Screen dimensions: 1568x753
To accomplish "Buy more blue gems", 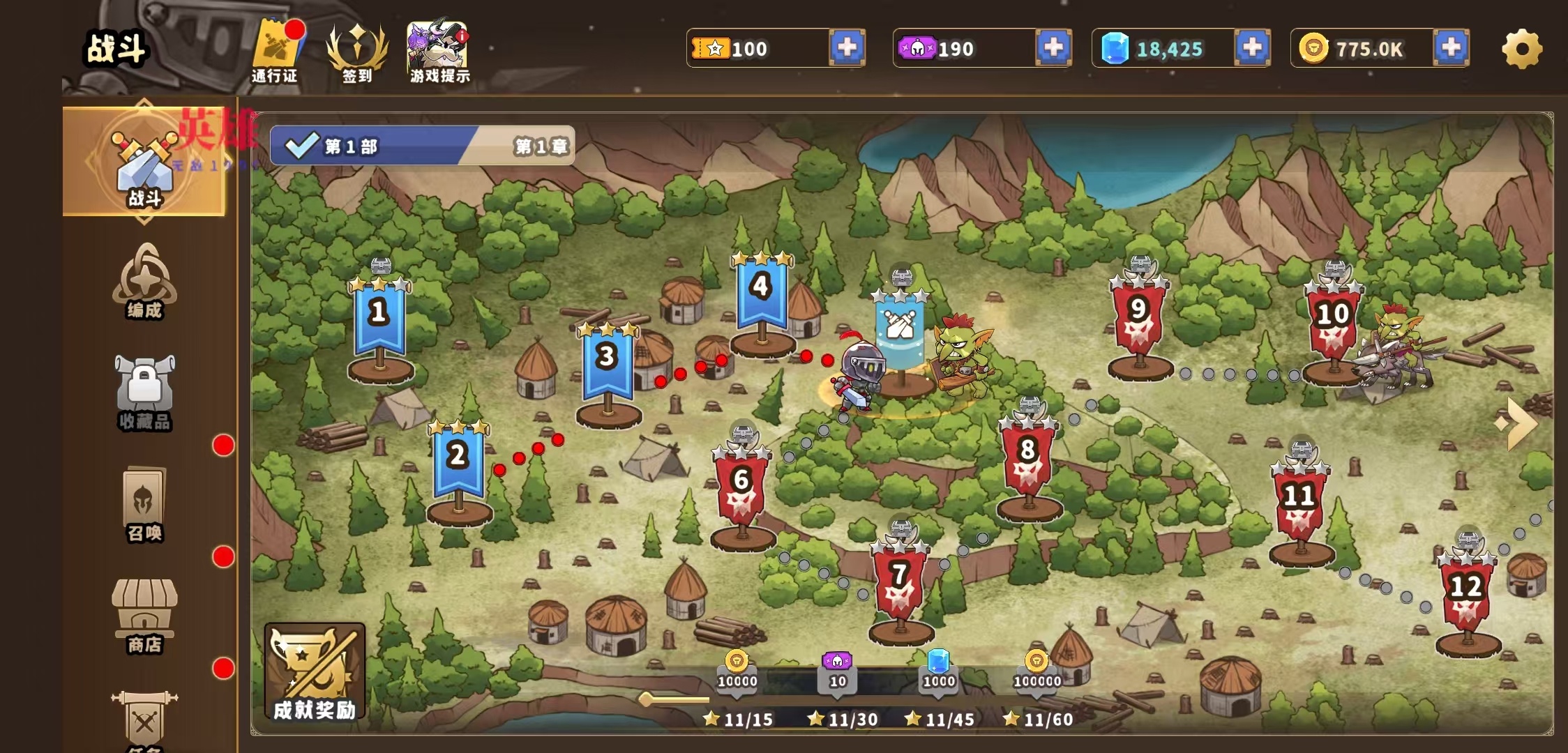I will coord(1252,48).
